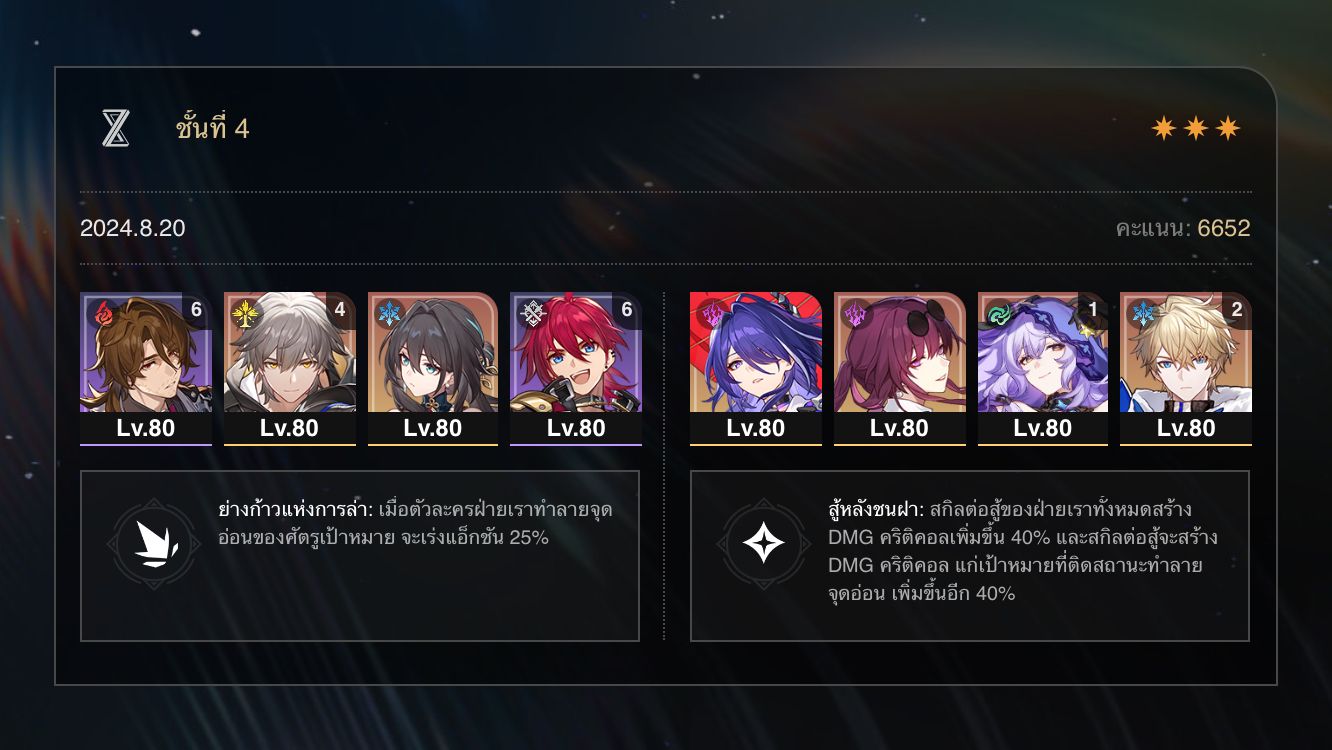Click the score value 6652

click(1225, 228)
